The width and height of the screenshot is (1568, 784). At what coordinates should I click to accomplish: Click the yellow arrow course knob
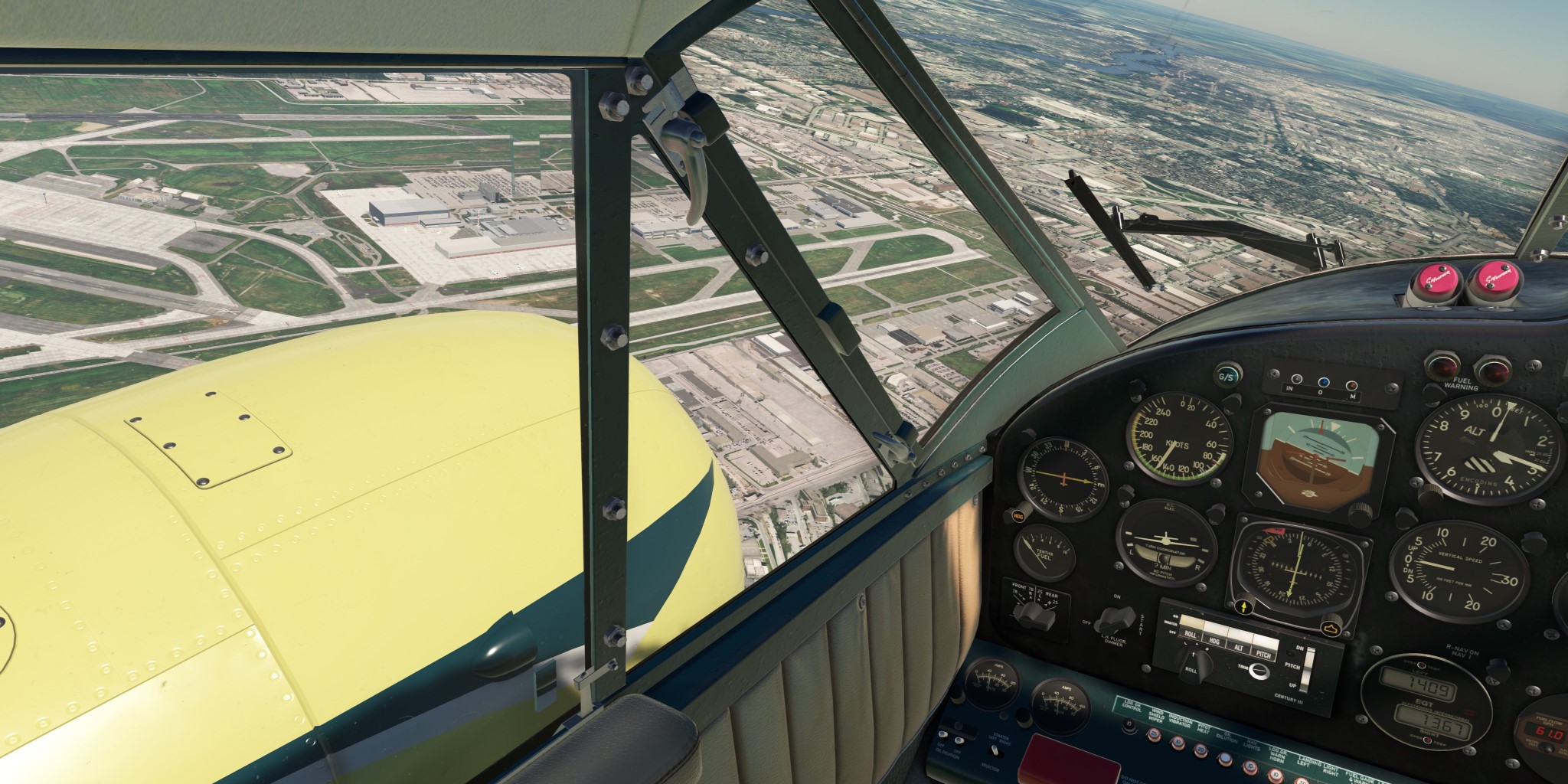click(x=1244, y=607)
